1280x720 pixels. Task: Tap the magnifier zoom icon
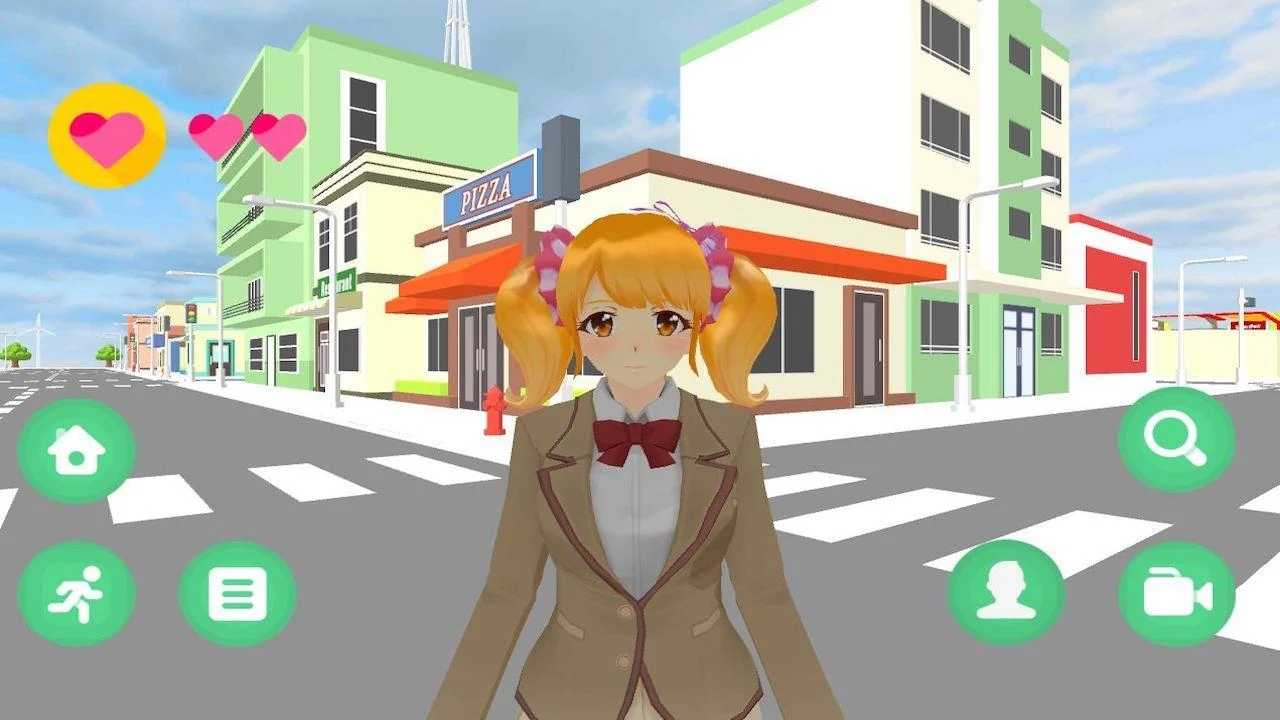coord(1178,441)
